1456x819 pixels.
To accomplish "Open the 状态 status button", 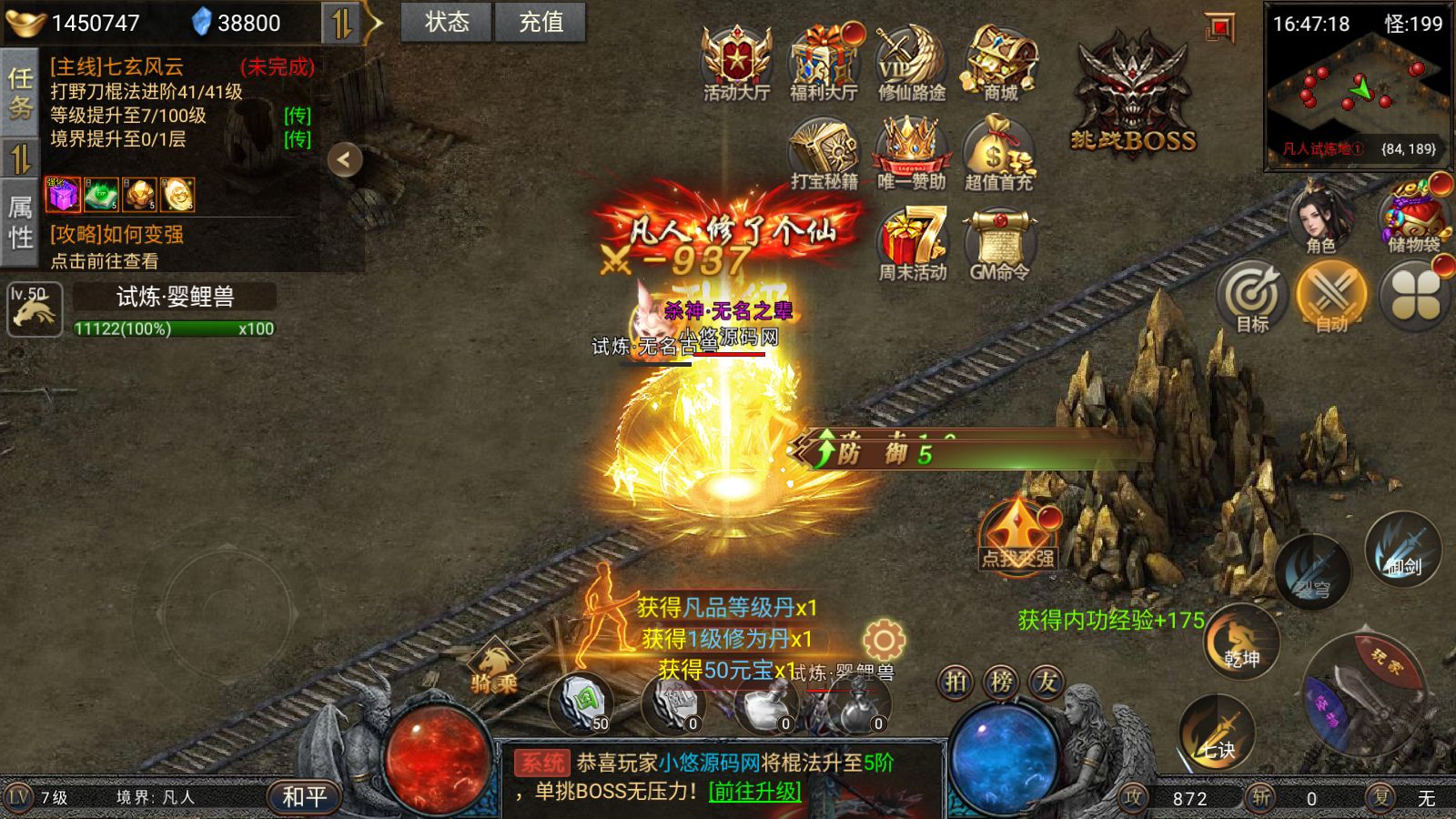I will (446, 22).
